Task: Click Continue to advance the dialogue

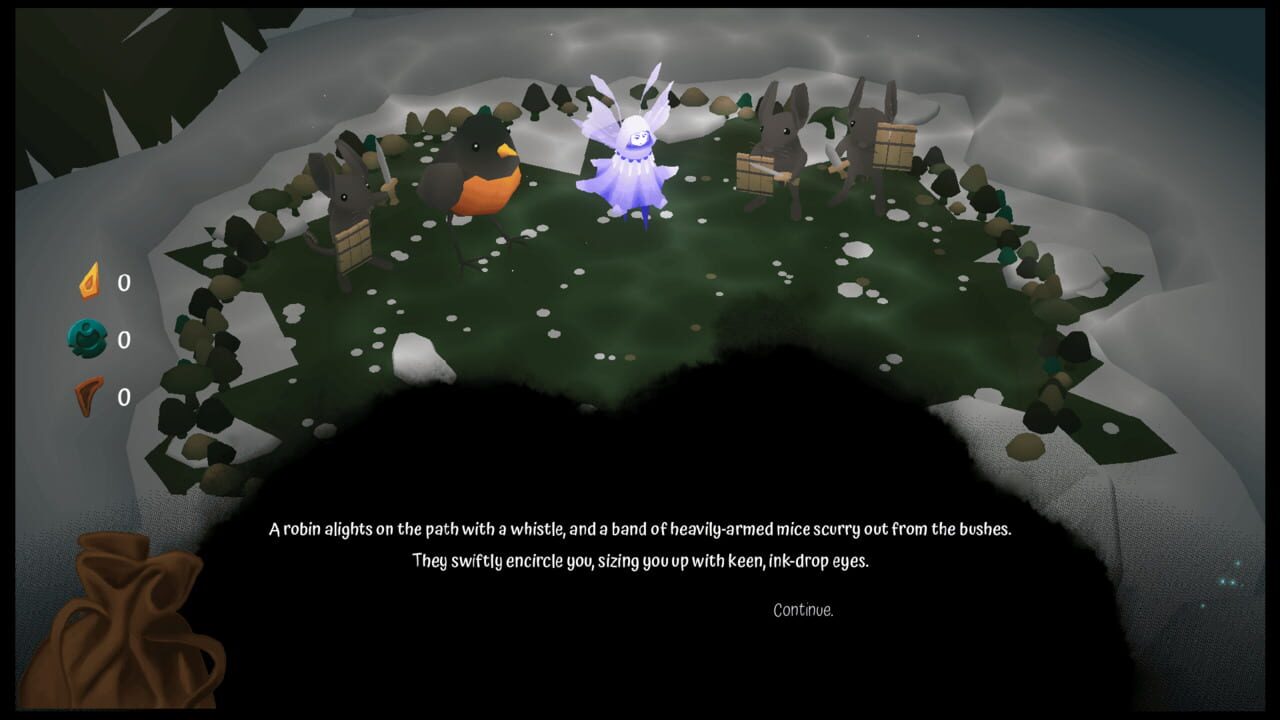Action: [x=803, y=611]
